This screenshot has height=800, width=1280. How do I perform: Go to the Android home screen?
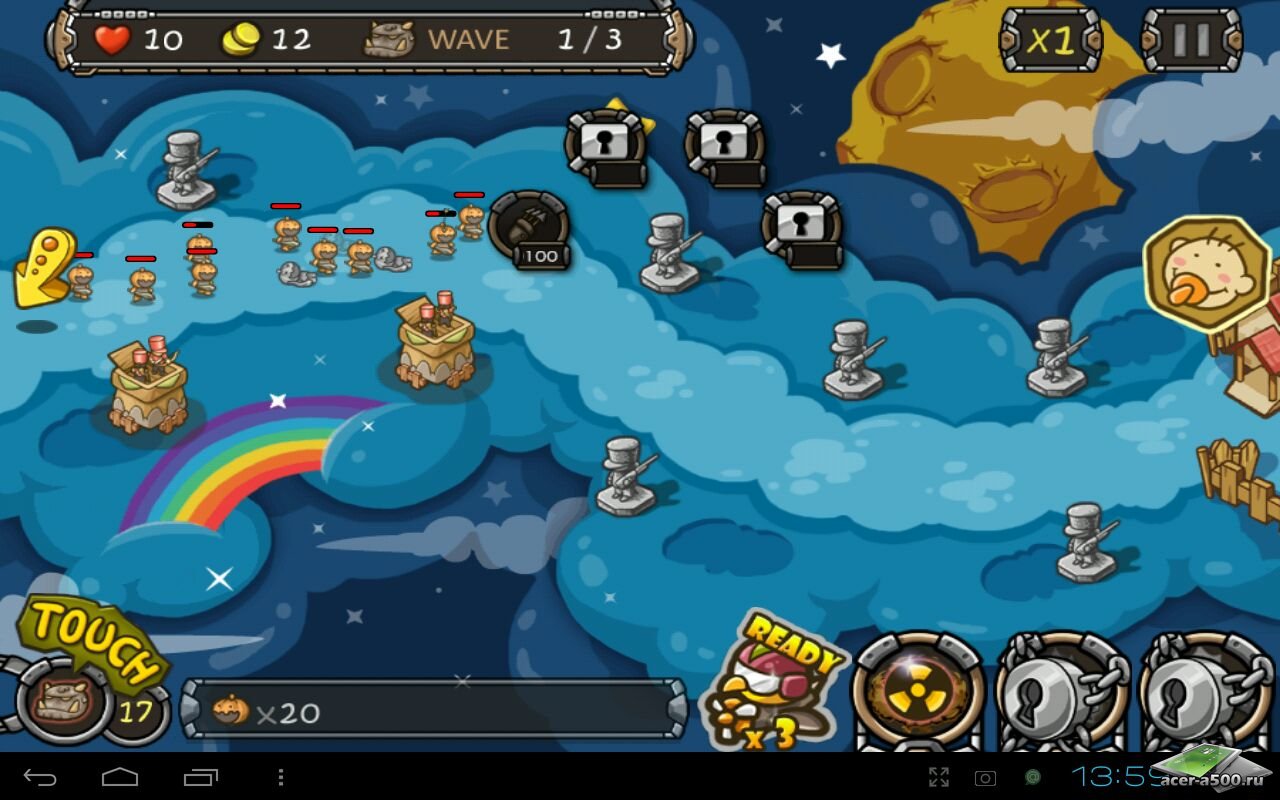120,777
